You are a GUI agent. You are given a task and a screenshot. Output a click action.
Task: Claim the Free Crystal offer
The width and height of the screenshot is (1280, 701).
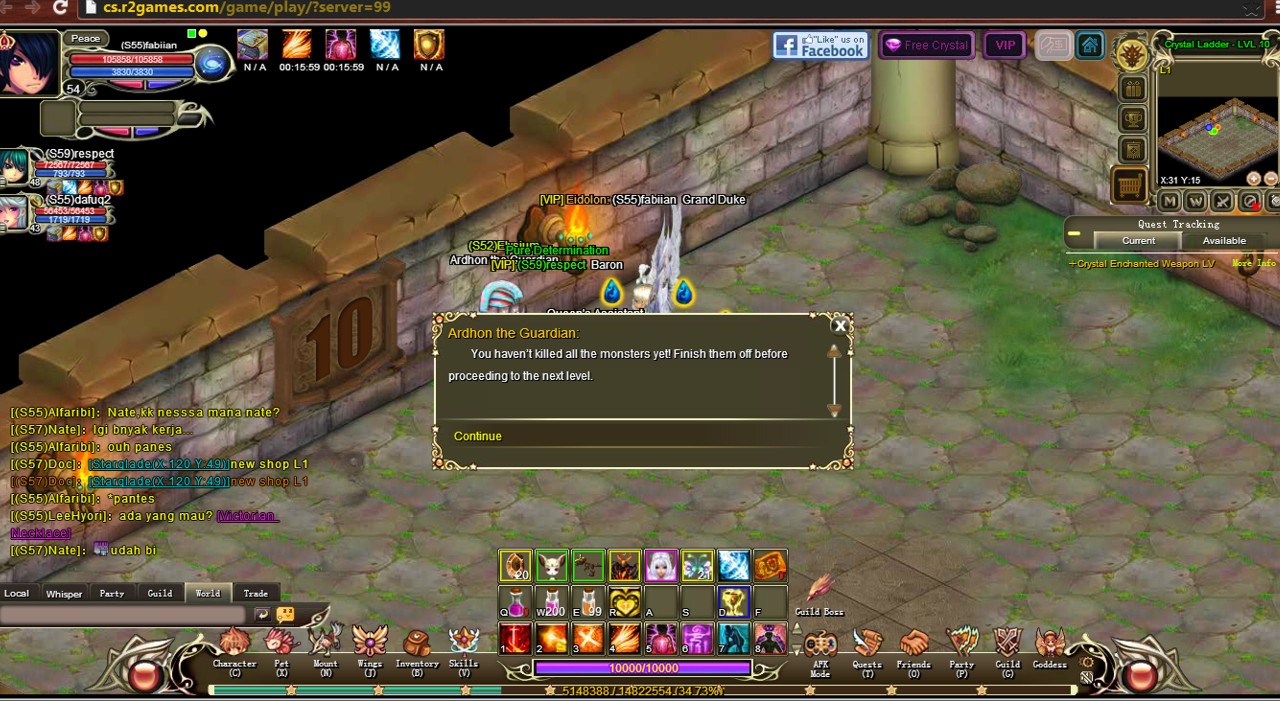926,45
